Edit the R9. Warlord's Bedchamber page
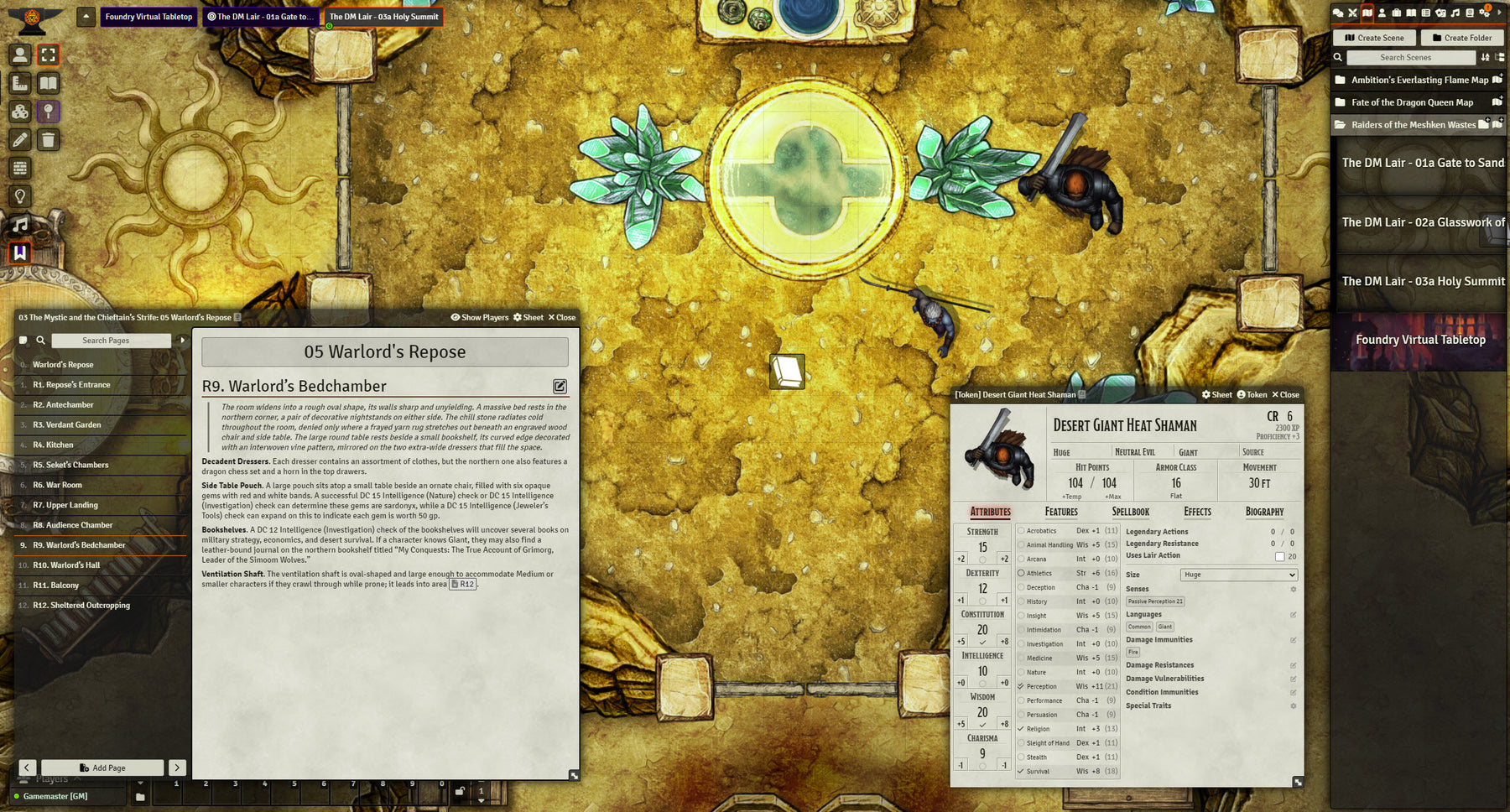Viewport: 1510px width, 812px height. pos(560,387)
